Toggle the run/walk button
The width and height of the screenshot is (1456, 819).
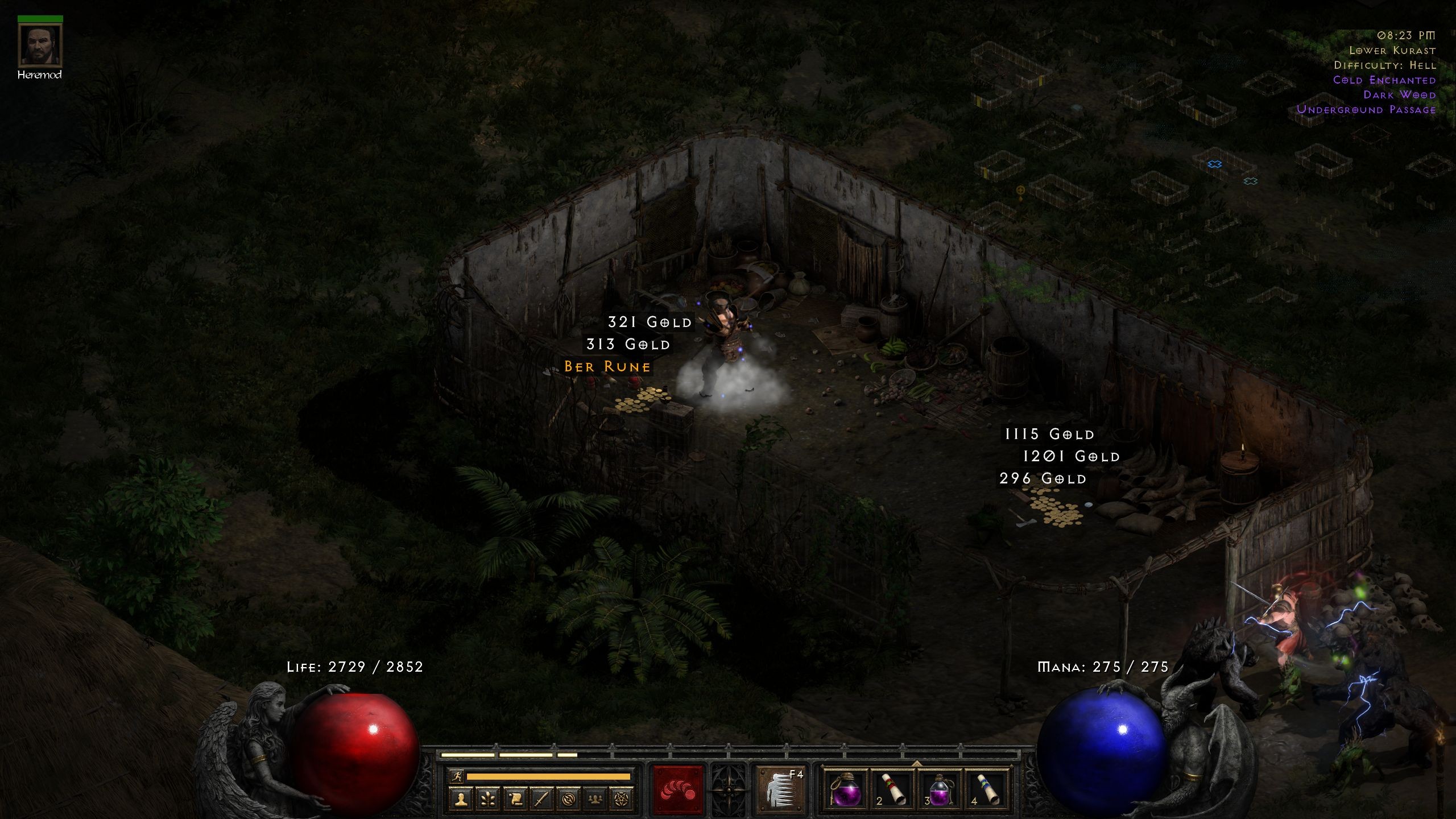coord(456,776)
